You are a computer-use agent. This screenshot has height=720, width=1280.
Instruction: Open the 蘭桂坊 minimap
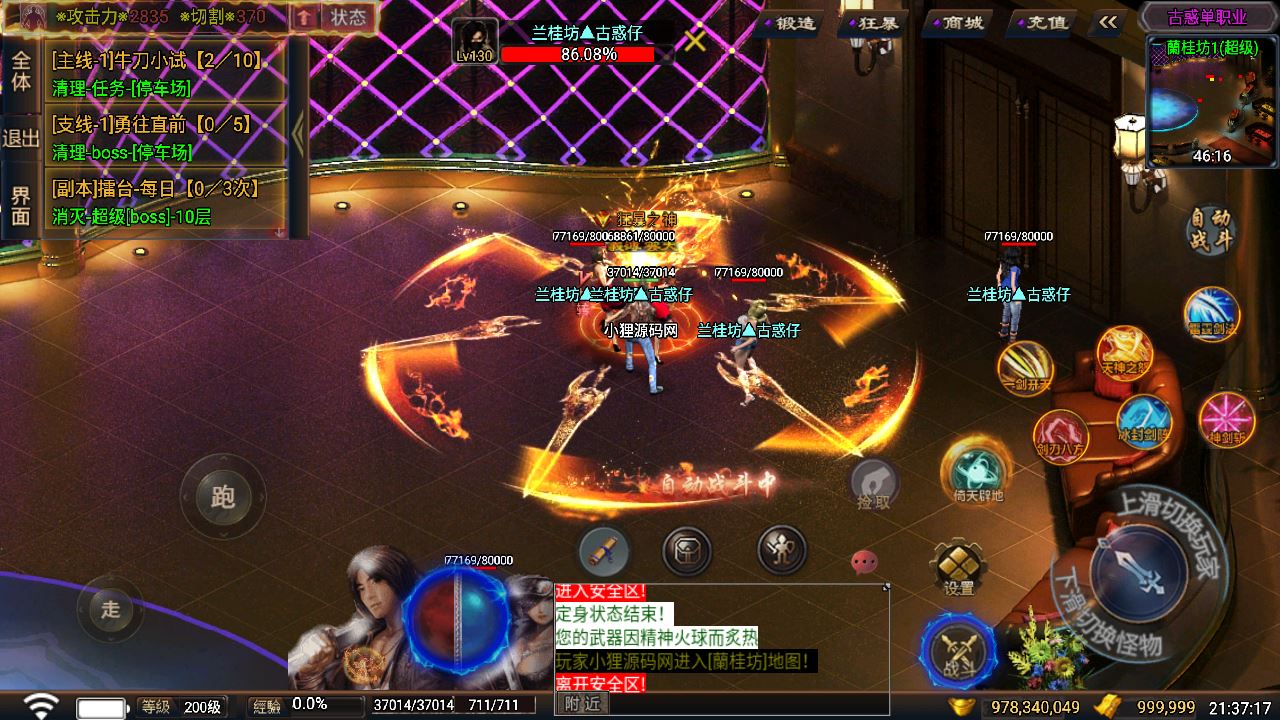(x=1212, y=102)
